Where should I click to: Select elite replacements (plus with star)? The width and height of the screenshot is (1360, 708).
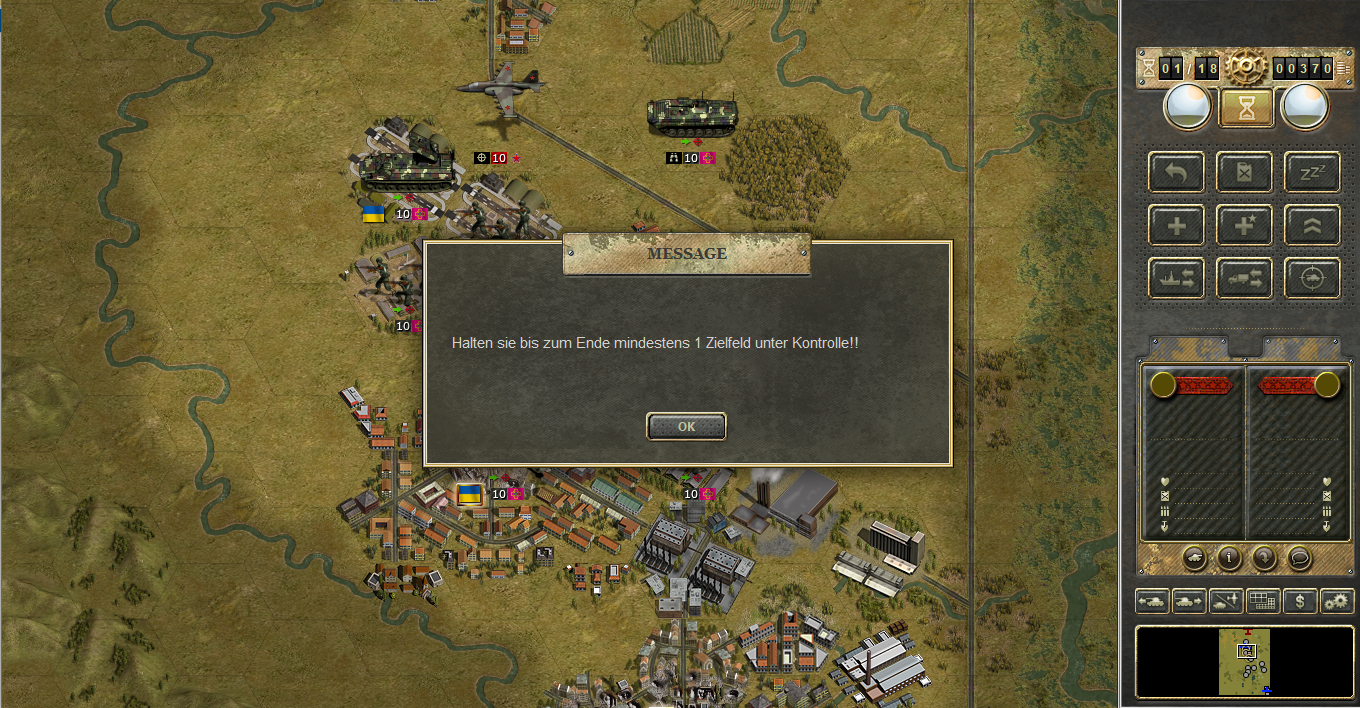[1244, 226]
